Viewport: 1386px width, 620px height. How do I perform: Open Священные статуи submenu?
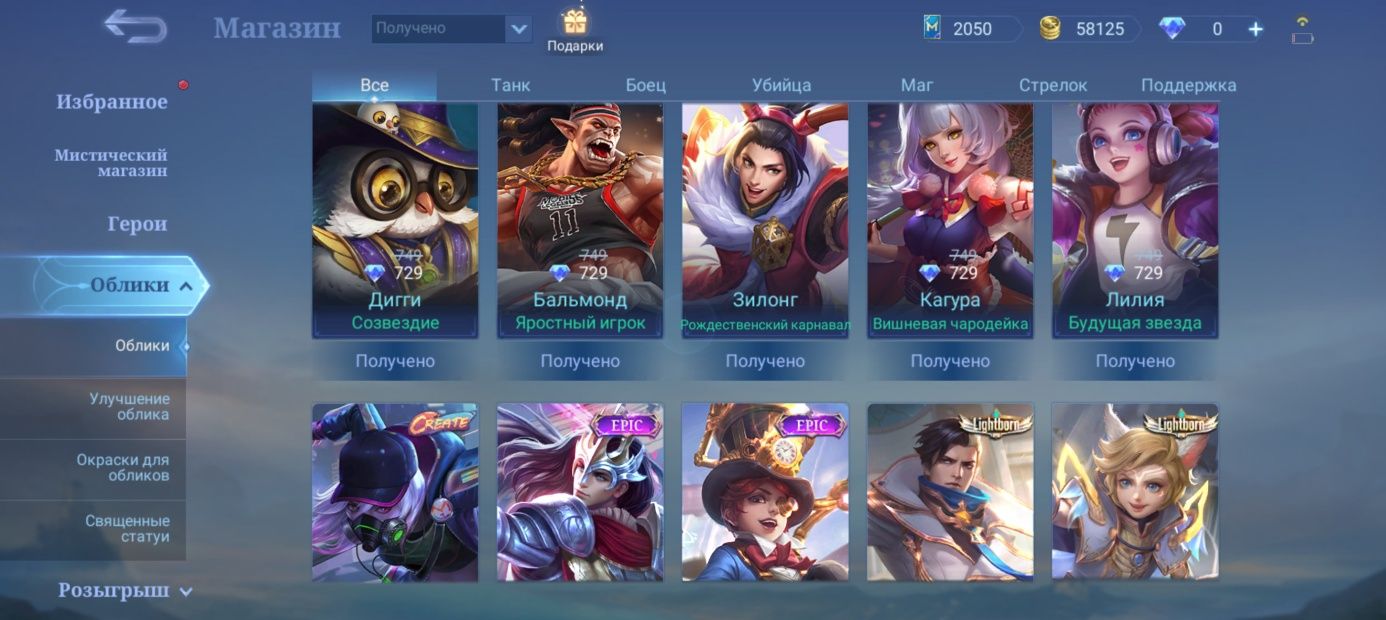click(127, 529)
